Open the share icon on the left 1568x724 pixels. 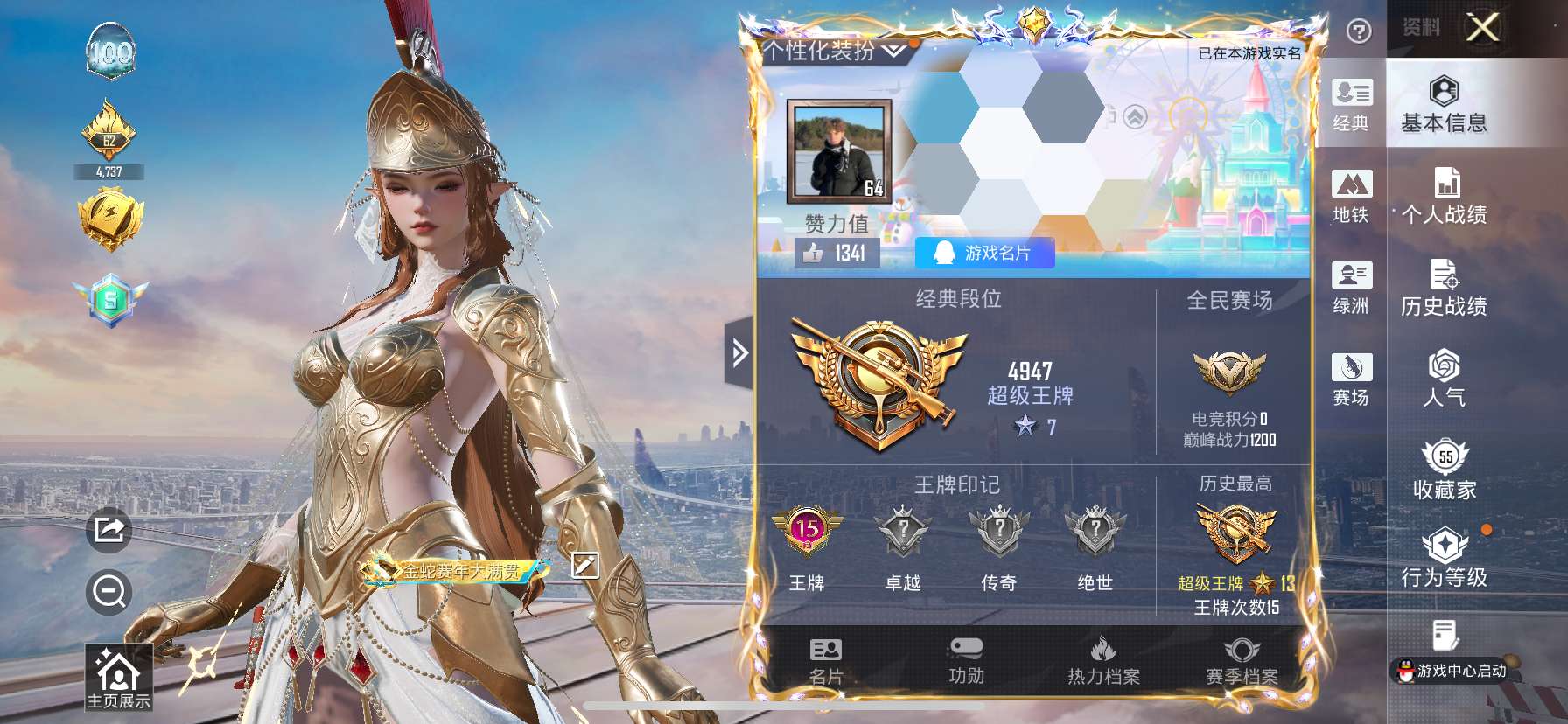click(x=108, y=529)
